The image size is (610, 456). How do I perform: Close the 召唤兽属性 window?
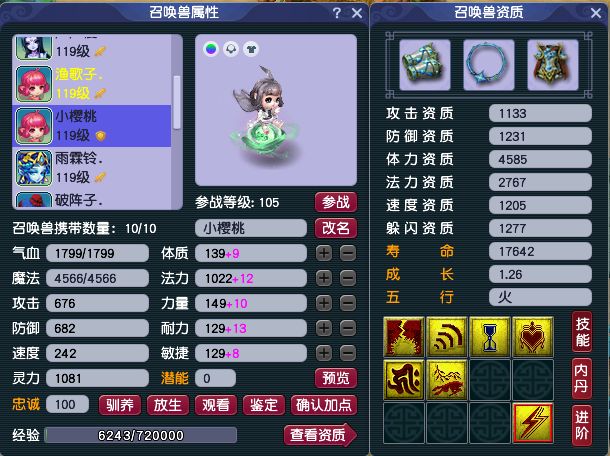(358, 13)
